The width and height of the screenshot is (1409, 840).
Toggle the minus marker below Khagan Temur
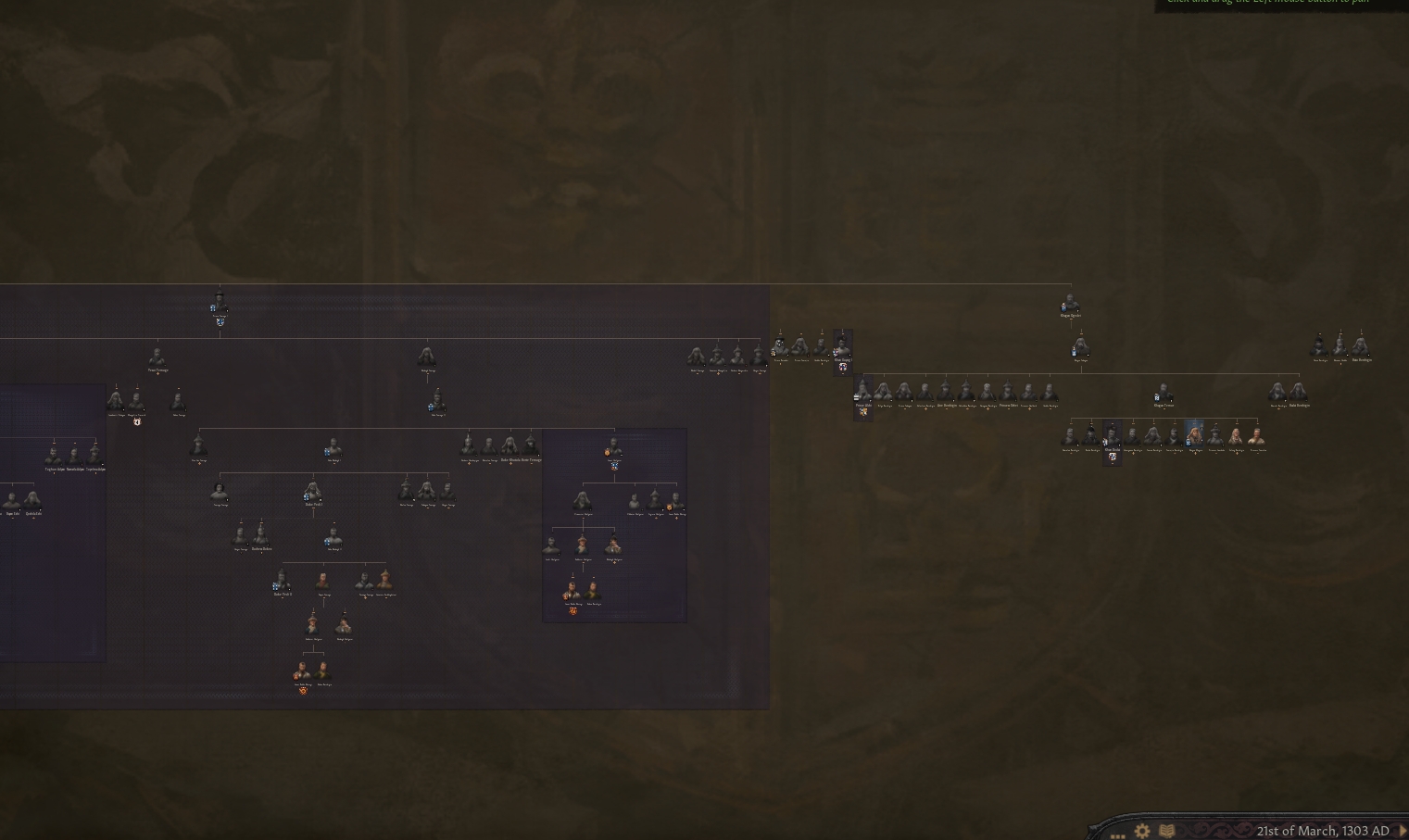tap(1164, 410)
